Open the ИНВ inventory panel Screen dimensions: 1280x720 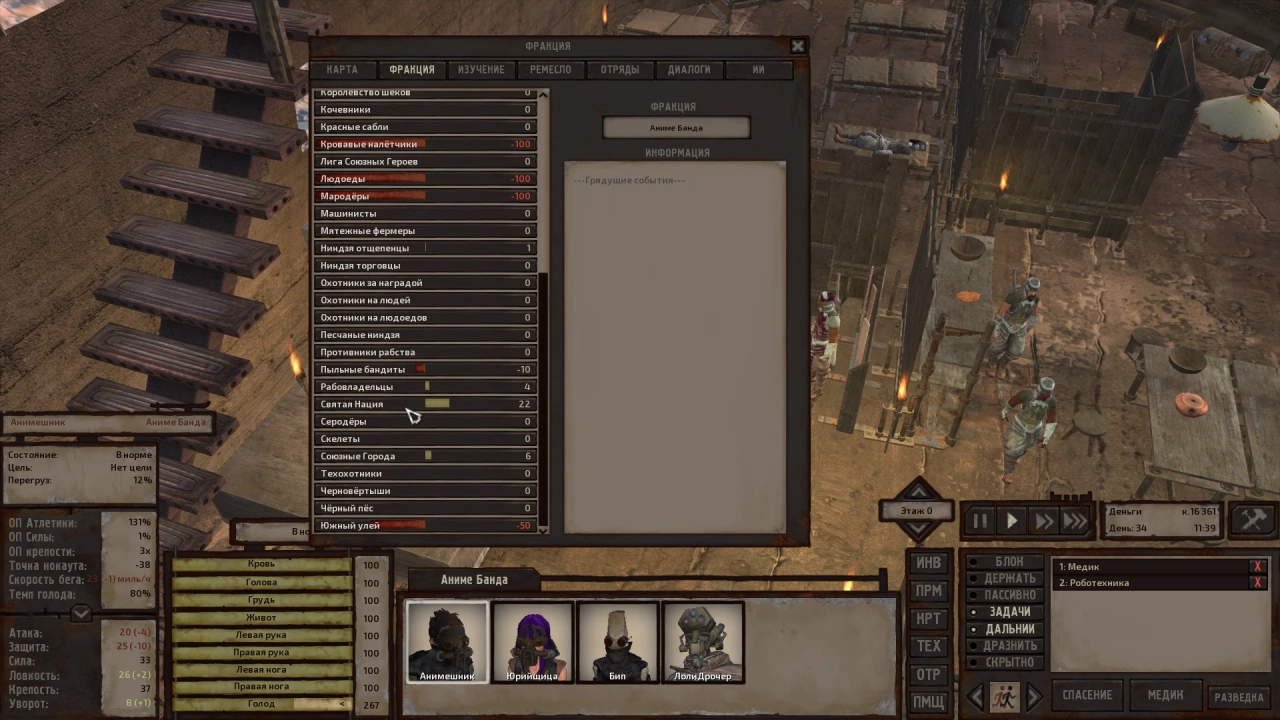[929, 563]
